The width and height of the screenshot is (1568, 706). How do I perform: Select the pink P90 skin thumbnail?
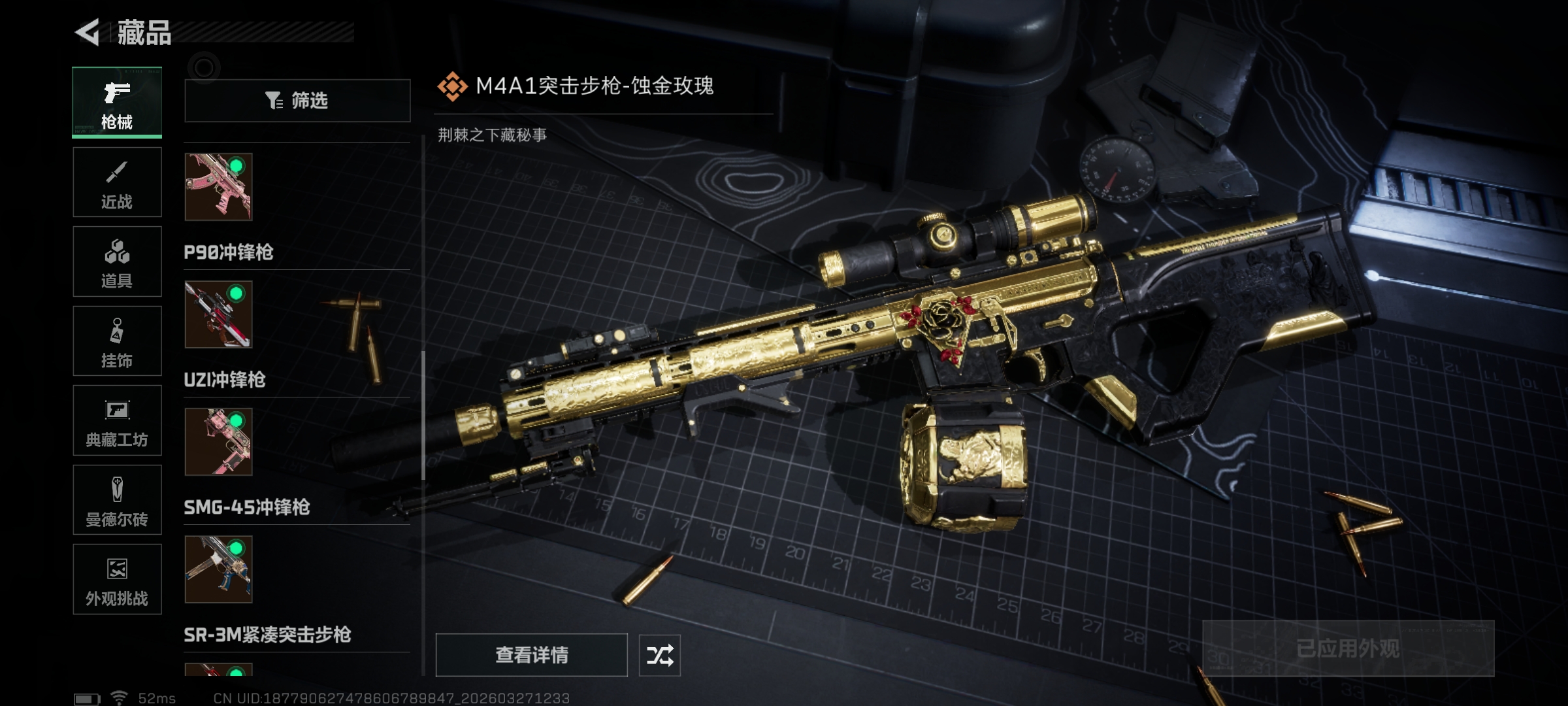tap(218, 187)
